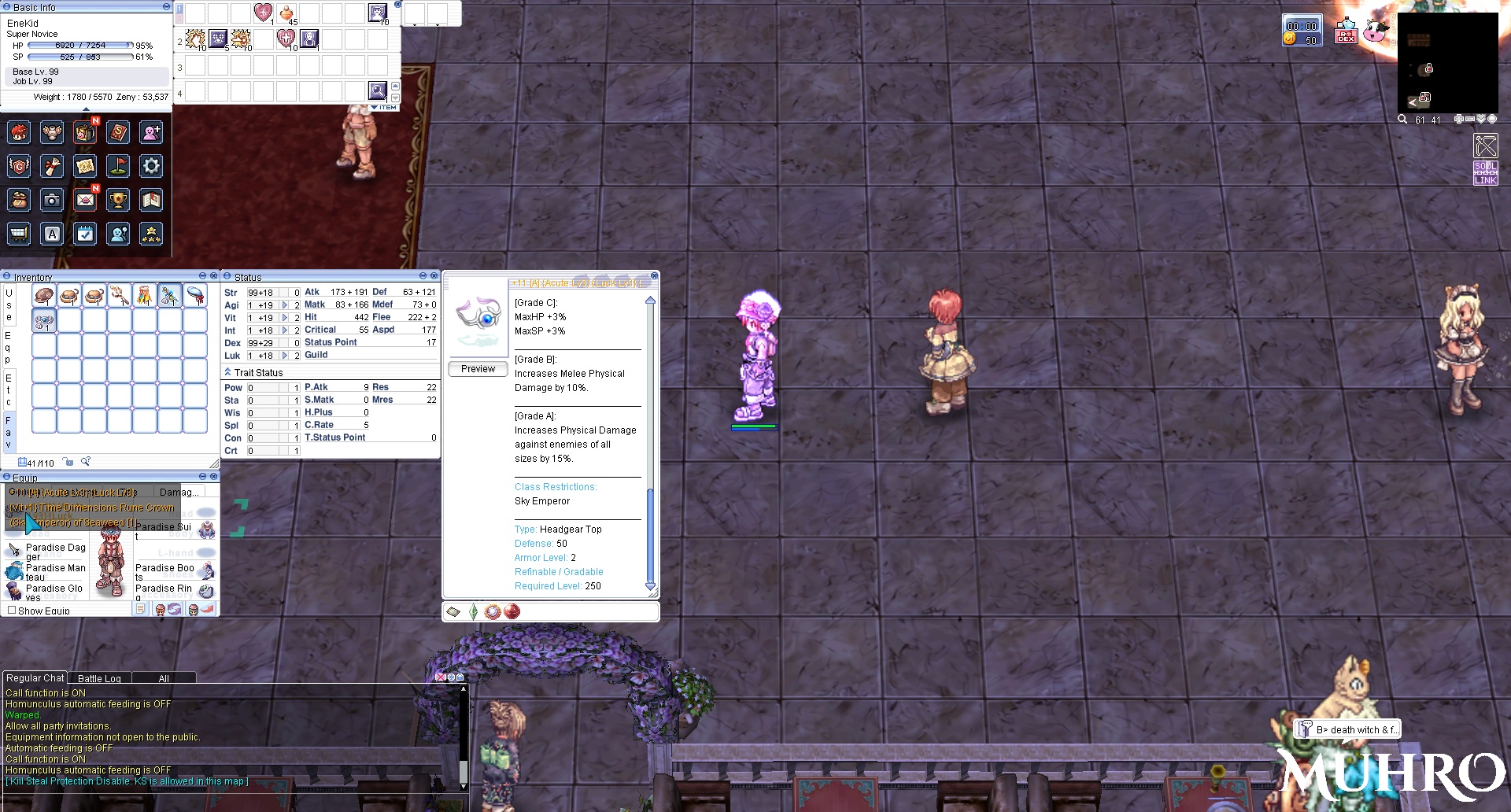Raise the Agi stat with its arrow
This screenshot has height=812, width=1511.
(285, 305)
